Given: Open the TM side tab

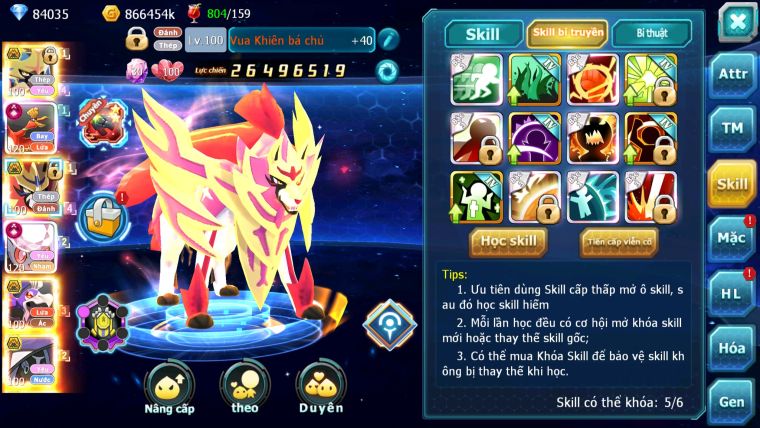Looking at the screenshot, I should (731, 130).
